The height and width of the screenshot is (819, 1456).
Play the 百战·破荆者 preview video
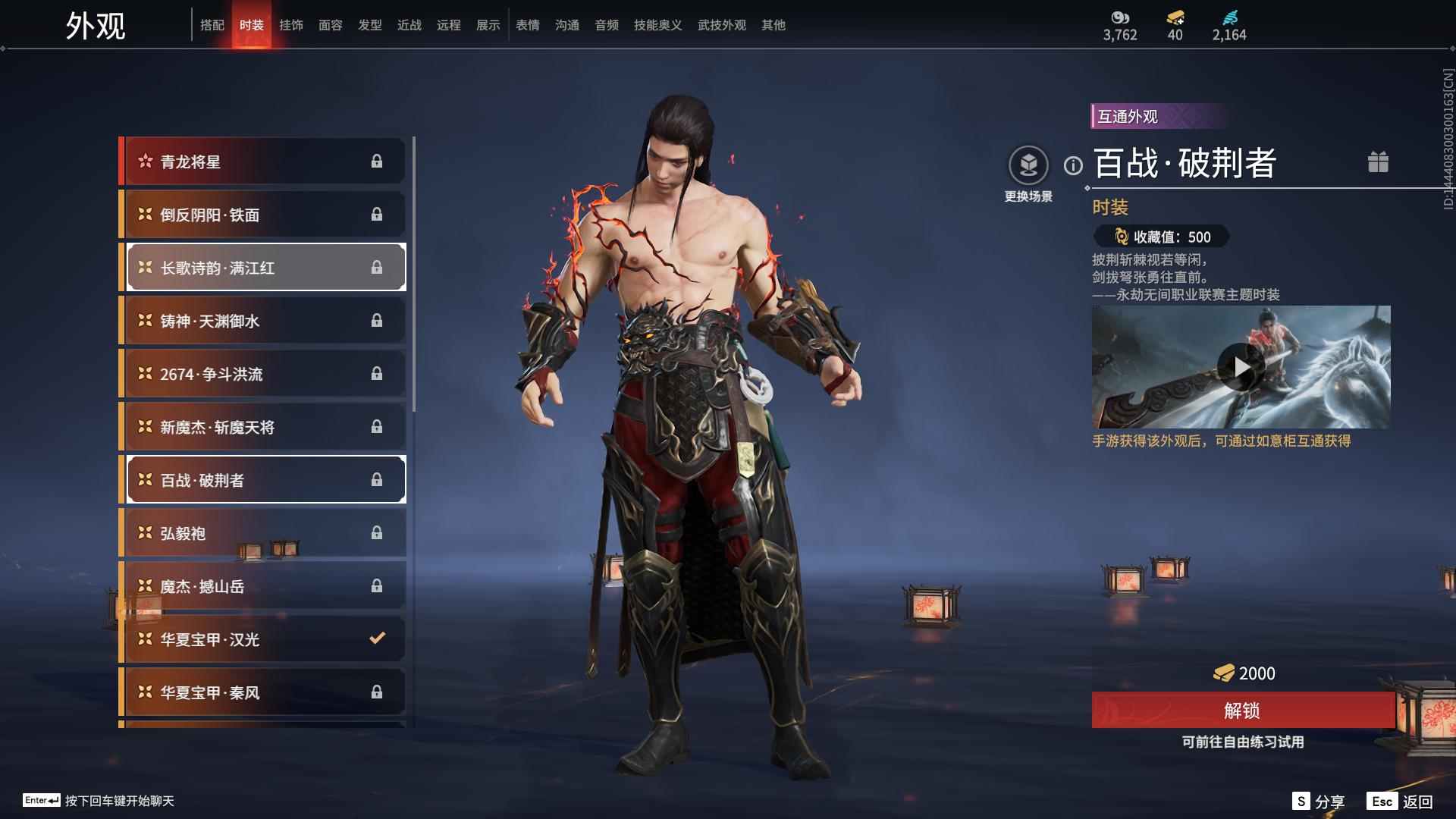[x=1241, y=367]
